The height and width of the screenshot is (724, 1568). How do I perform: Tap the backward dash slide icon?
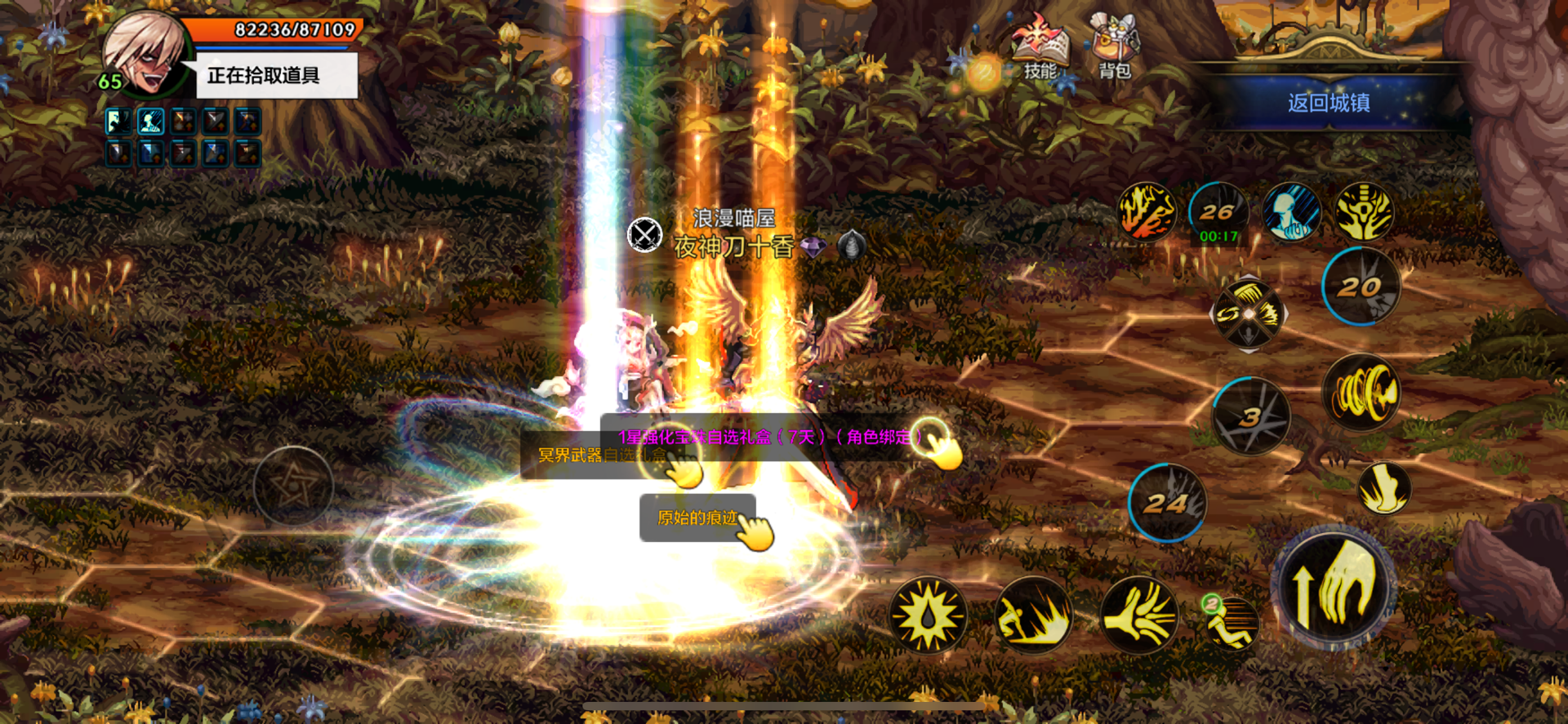[1231, 623]
